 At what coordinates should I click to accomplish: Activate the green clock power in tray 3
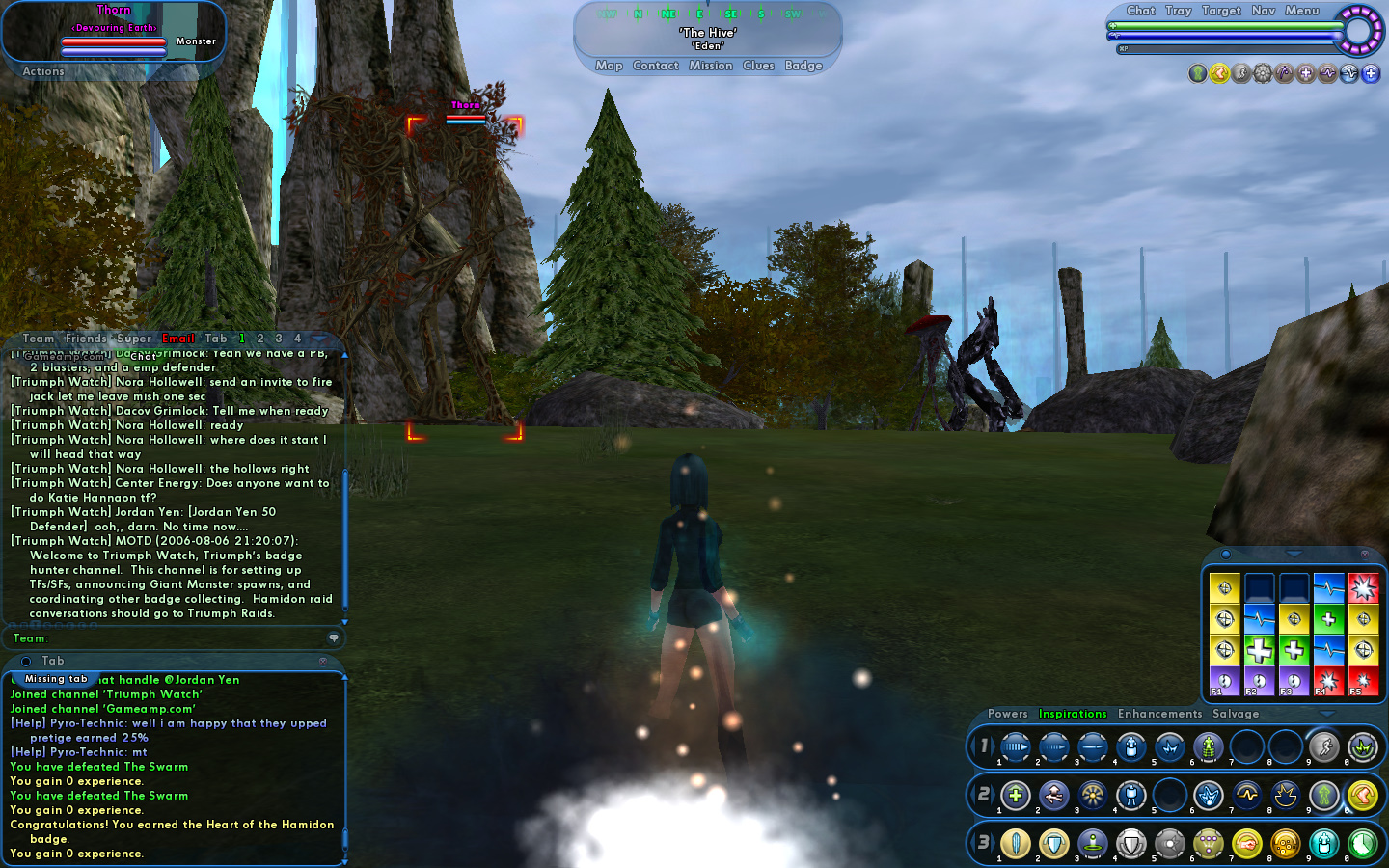point(1362,844)
